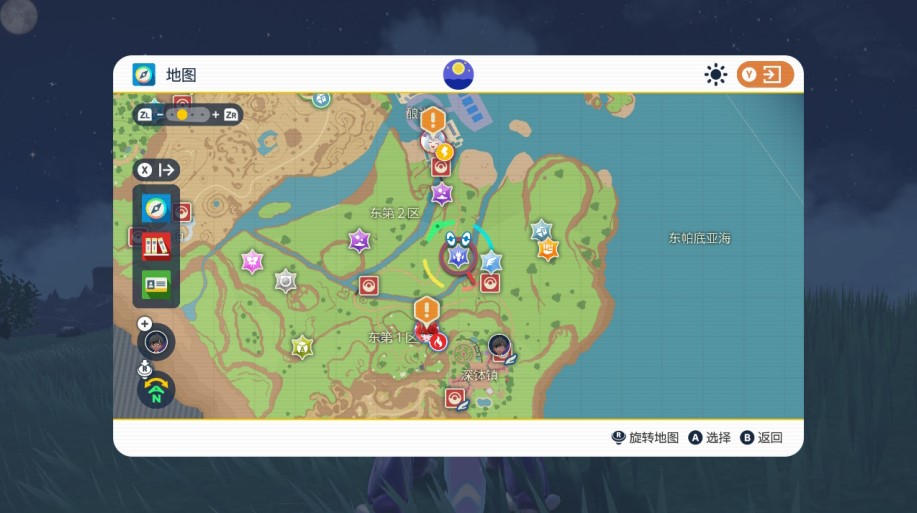
Task: Select the circled Tera raid crystal under the cursor
Action: pos(459,257)
